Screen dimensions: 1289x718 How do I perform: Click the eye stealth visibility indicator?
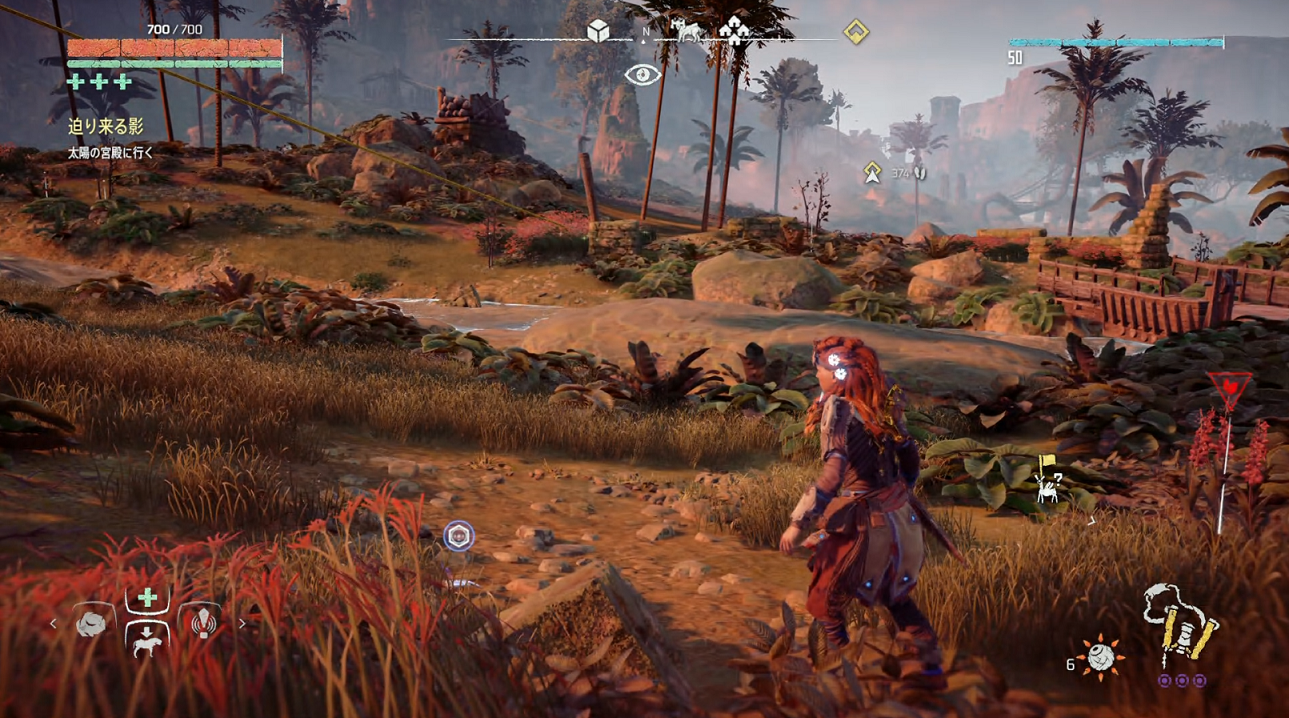[642, 75]
